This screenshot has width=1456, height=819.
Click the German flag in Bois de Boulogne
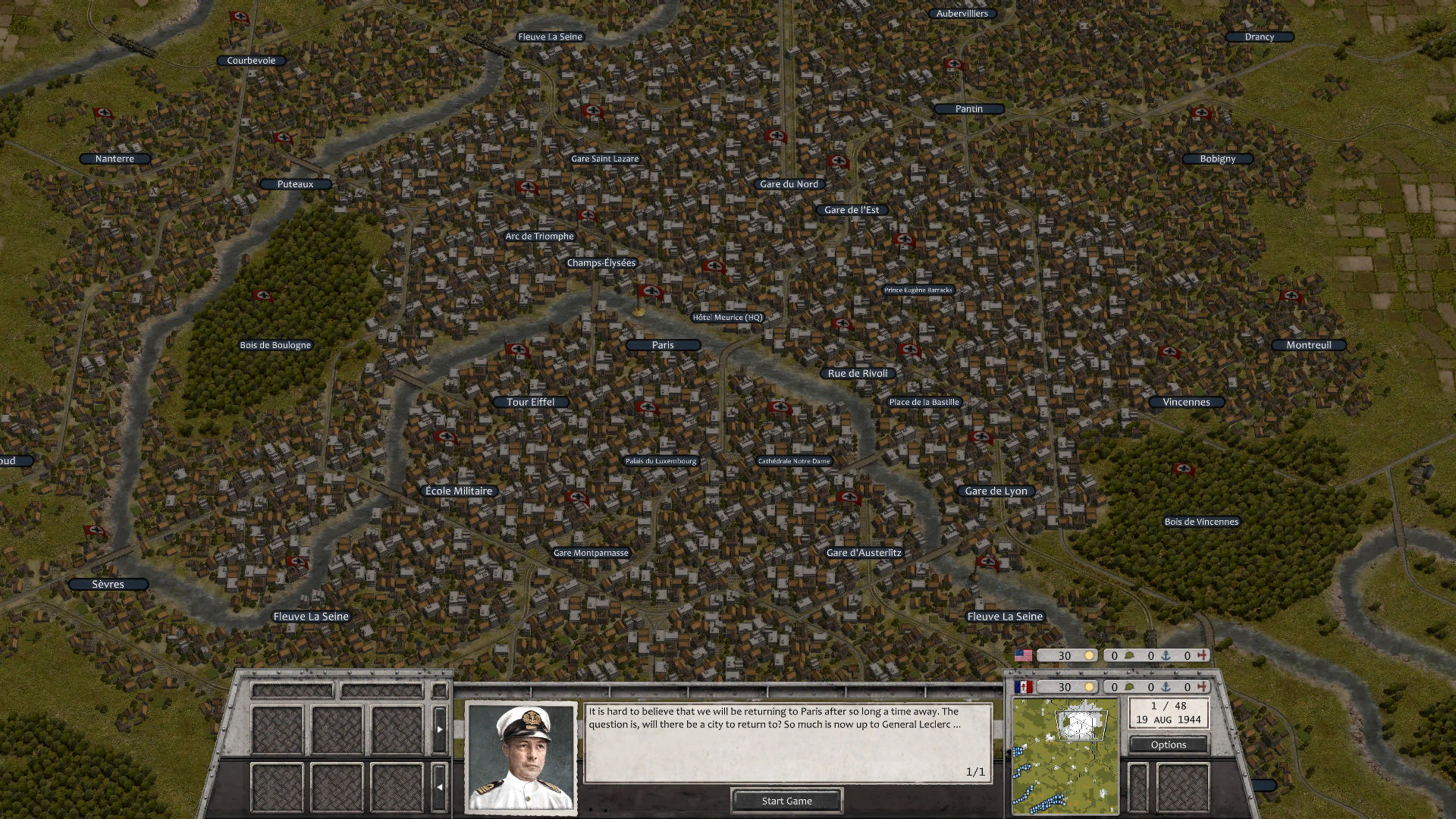264,295
